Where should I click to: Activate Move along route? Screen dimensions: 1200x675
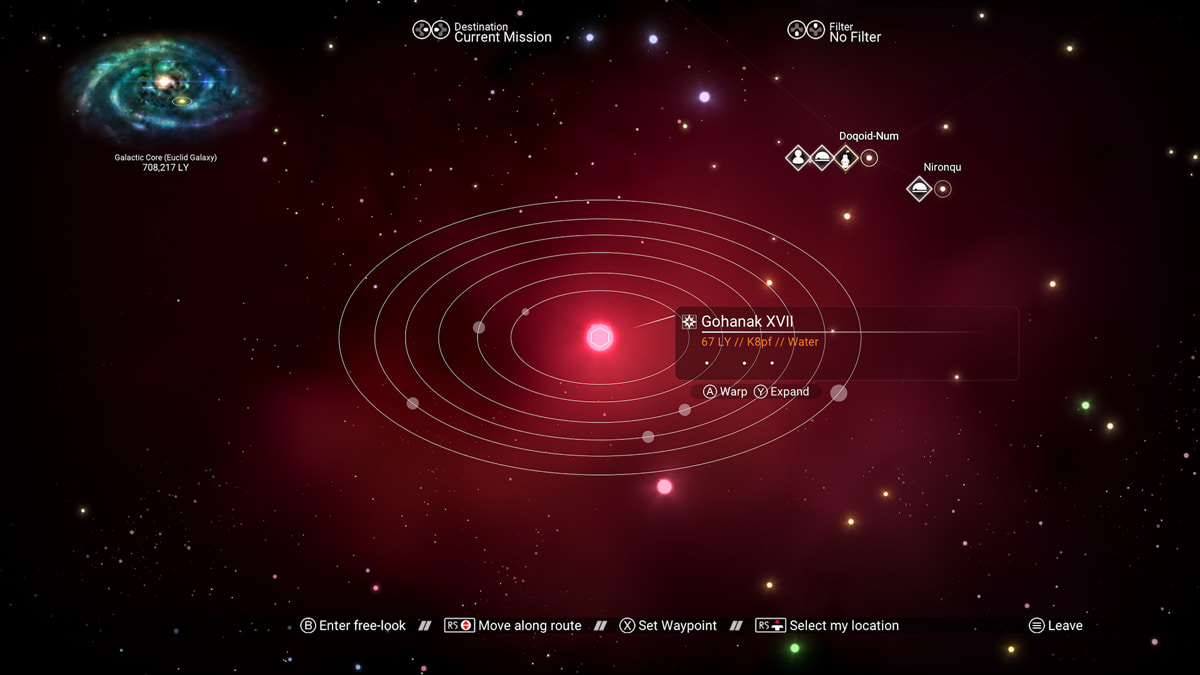[x=513, y=626]
